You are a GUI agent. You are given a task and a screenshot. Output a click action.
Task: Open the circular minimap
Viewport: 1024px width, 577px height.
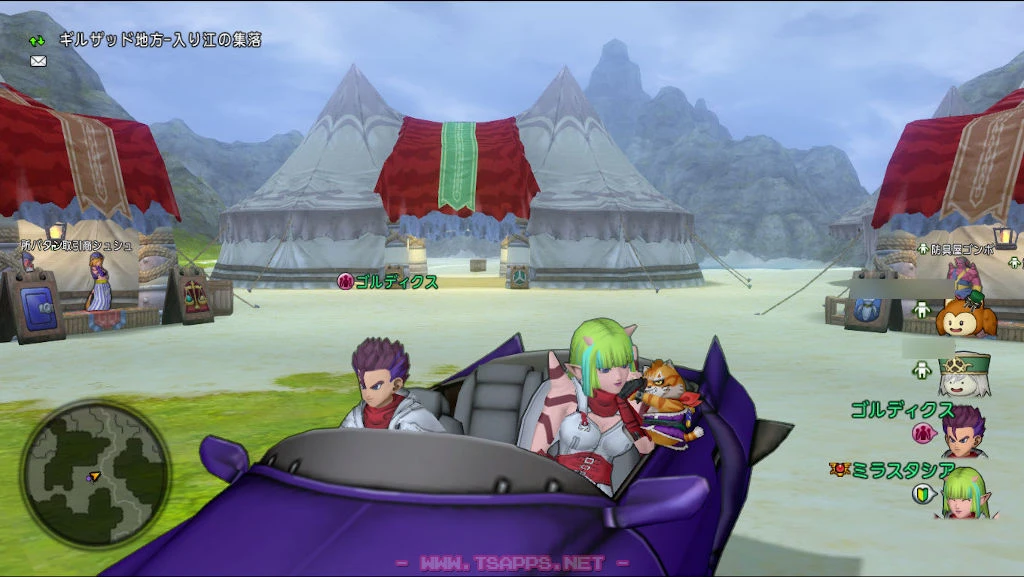[95, 474]
